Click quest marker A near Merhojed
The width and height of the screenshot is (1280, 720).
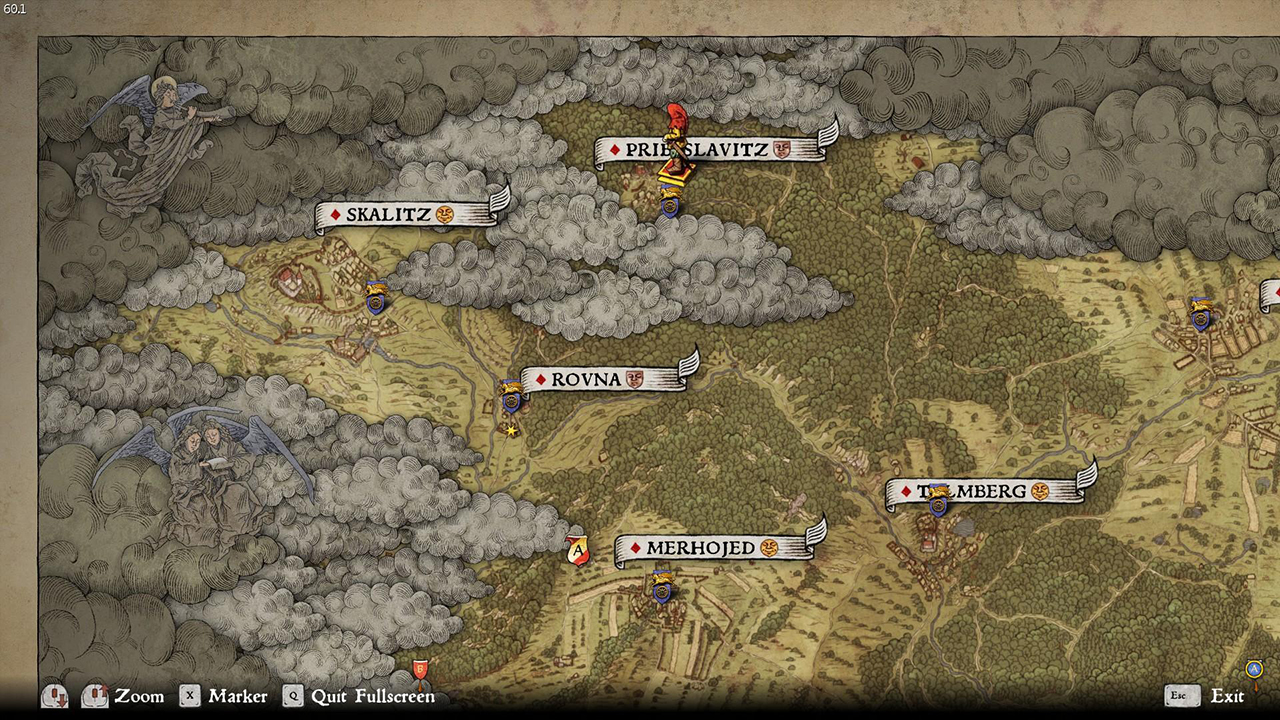click(x=578, y=550)
